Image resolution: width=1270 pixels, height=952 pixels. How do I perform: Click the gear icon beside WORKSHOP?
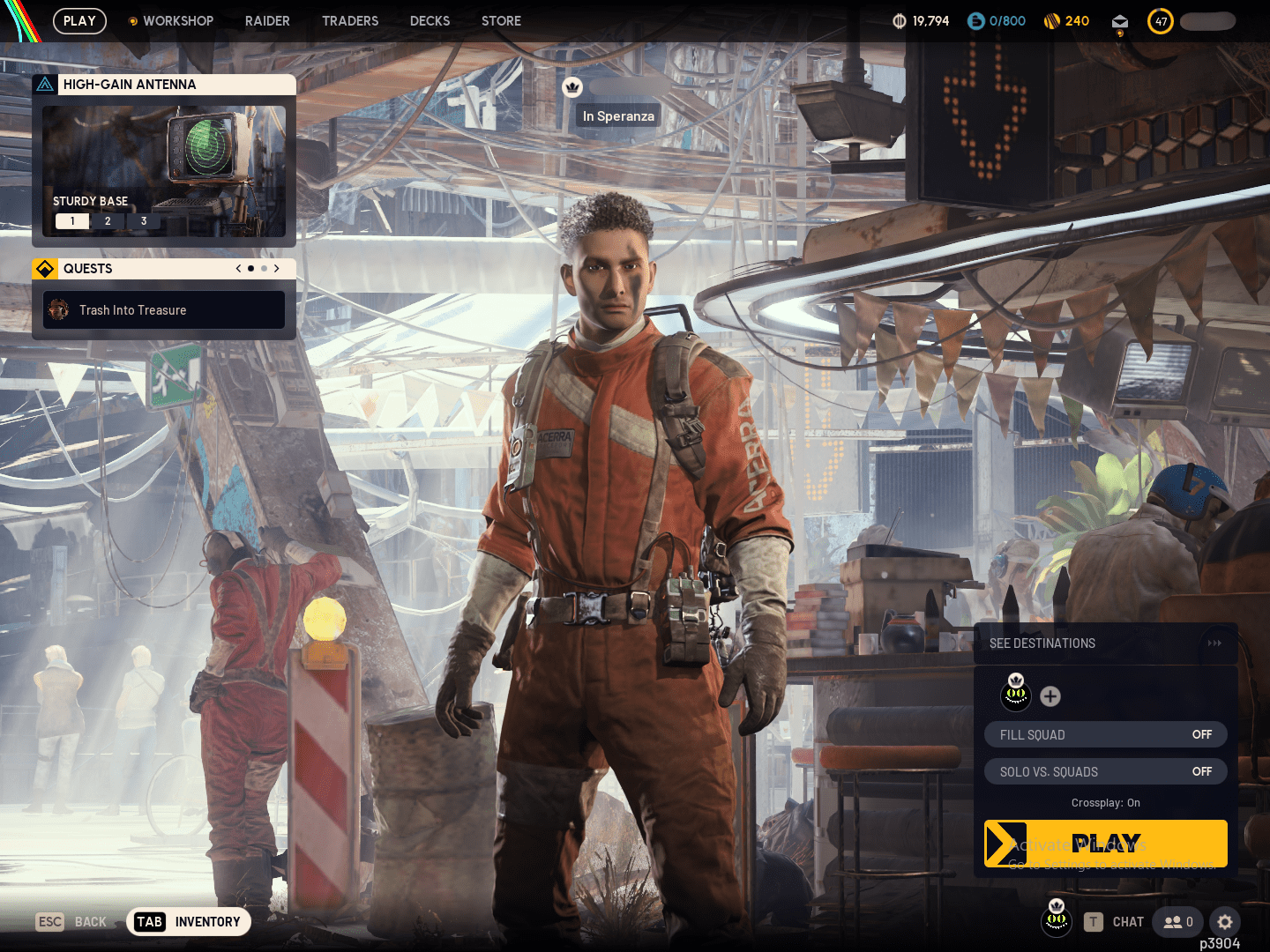132,20
